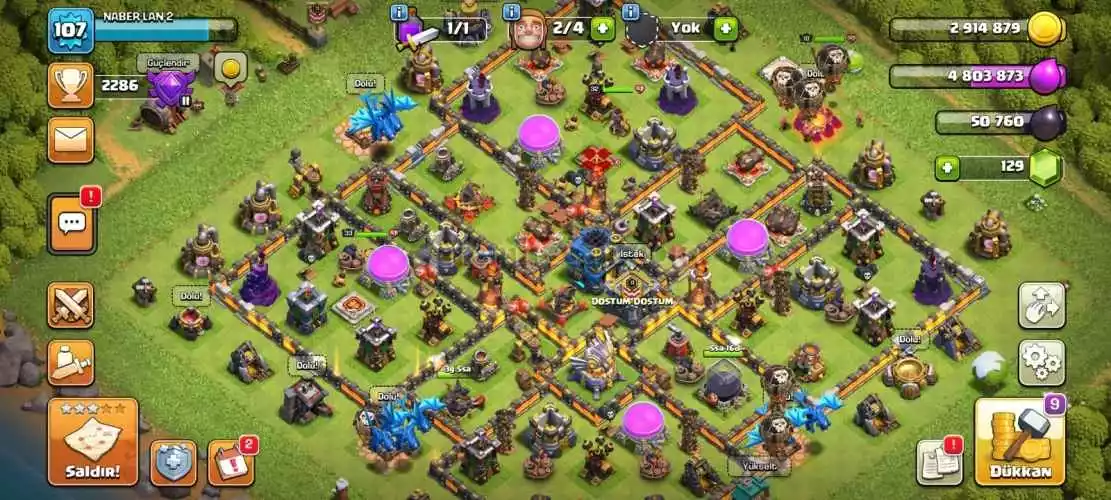Open the news notepad icon
The image size is (1111, 500).
[x=938, y=460]
